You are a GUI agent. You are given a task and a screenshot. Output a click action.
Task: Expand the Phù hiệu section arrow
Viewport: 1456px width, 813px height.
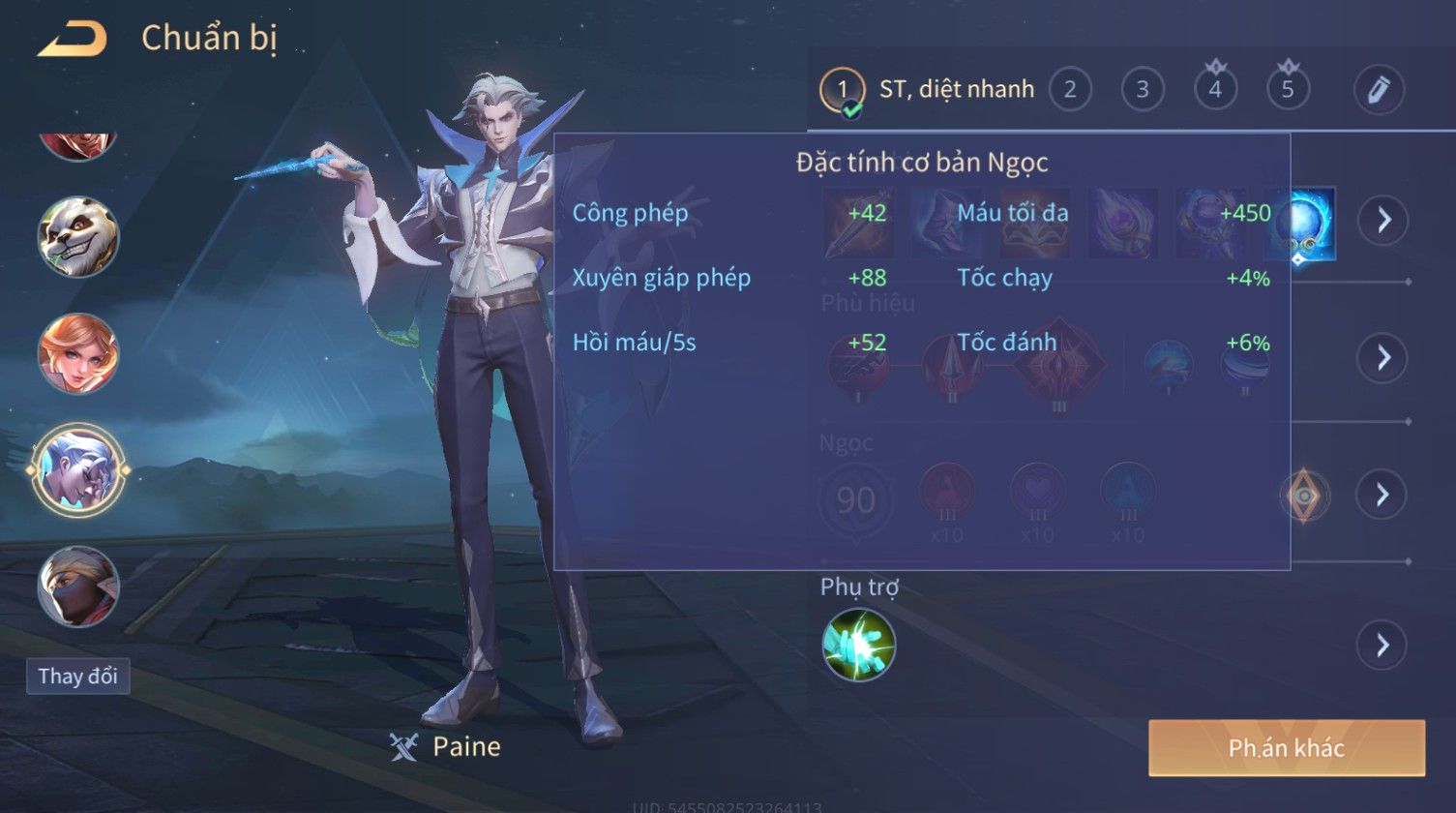point(1382,358)
